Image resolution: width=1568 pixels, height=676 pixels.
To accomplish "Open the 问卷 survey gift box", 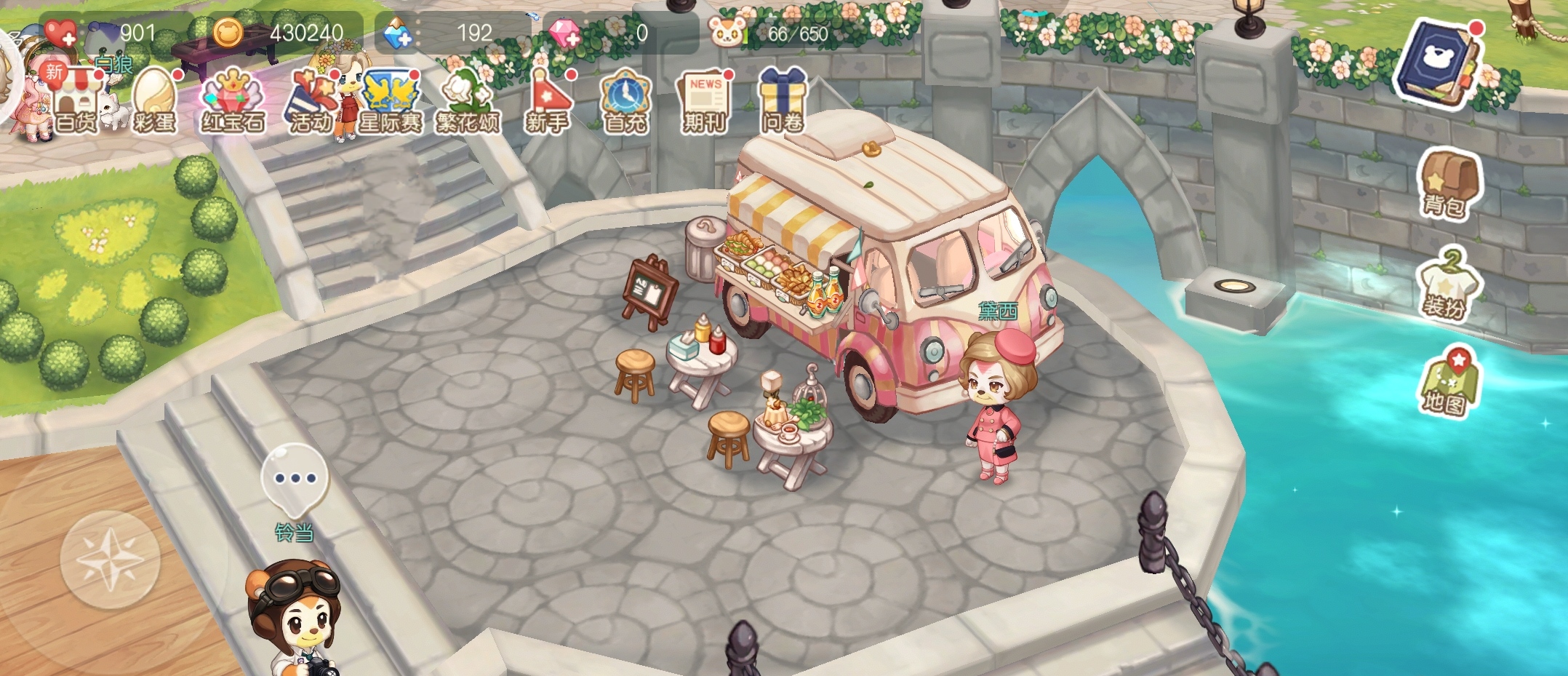I will pos(783,102).
